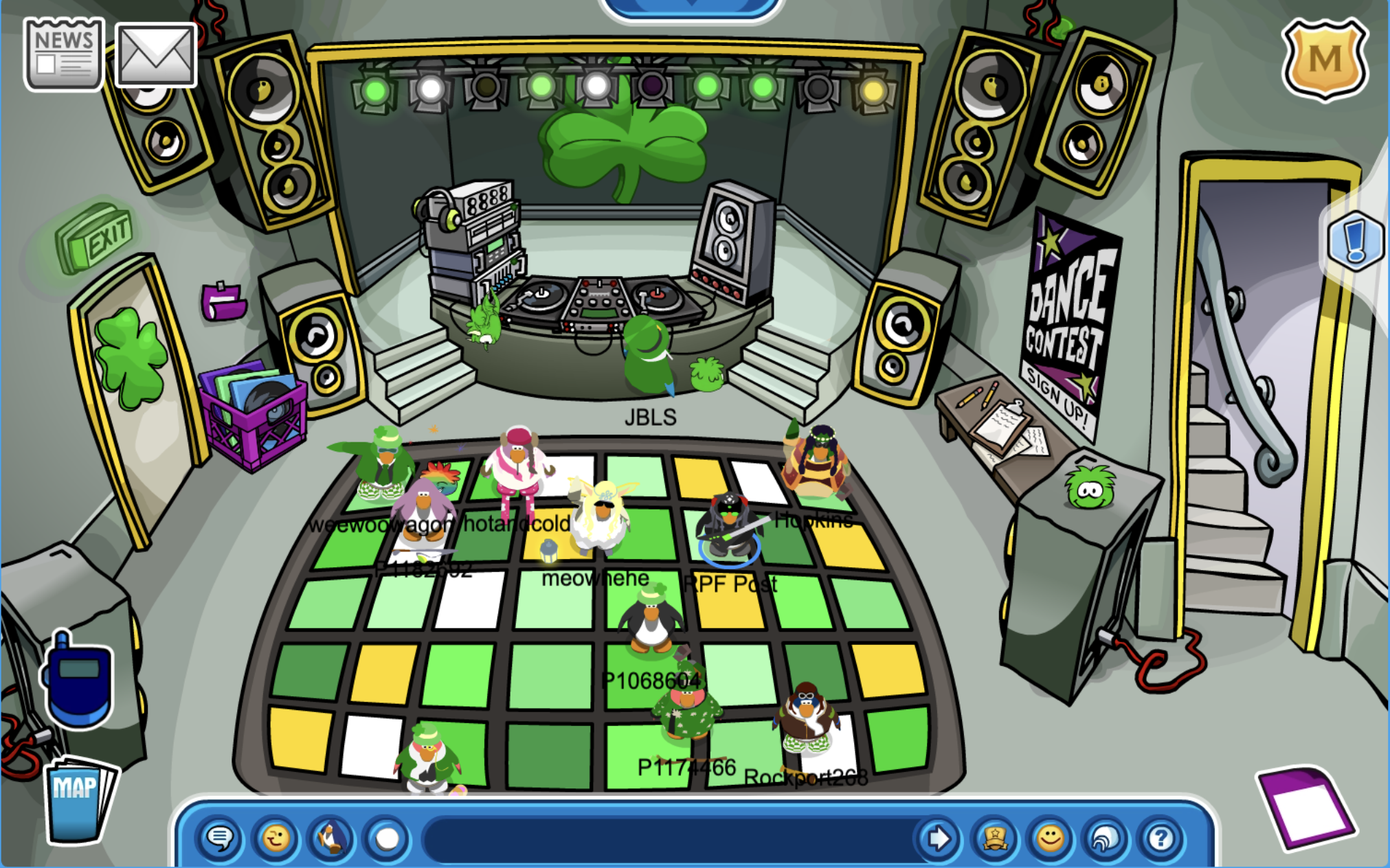Open the gold star player card badge
Image resolution: width=1390 pixels, height=868 pixels.
(x=994, y=838)
